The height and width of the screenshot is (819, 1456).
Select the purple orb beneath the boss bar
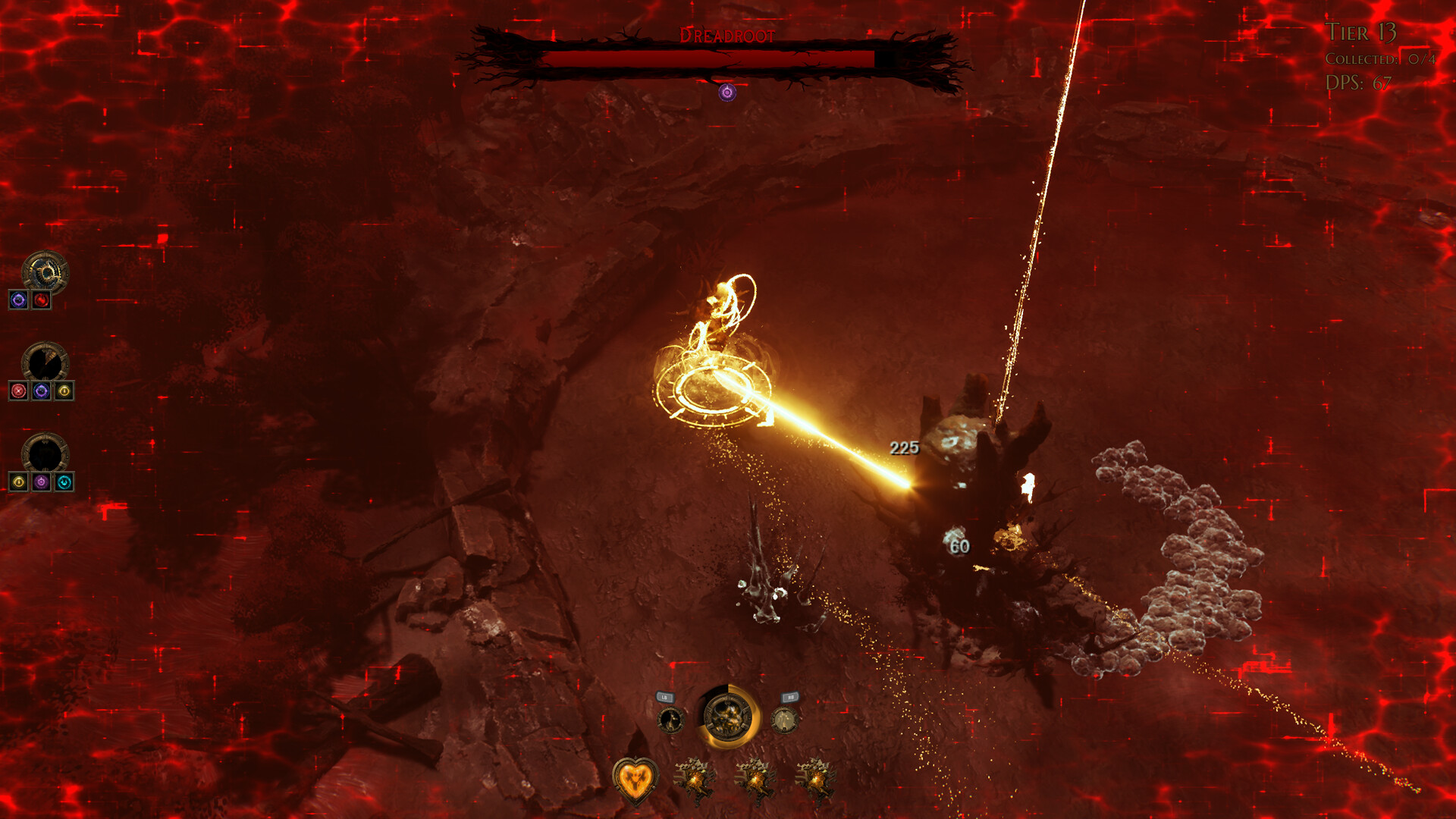coord(726,93)
